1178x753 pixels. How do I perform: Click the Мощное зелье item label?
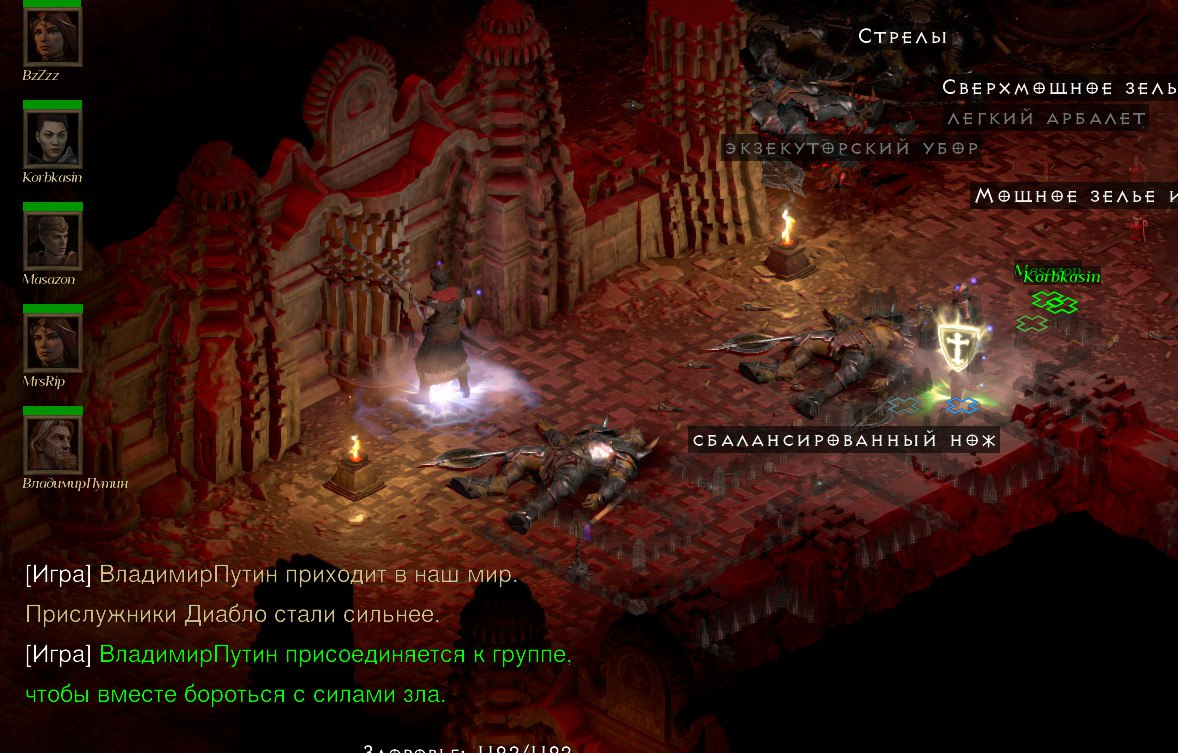tap(1075, 196)
